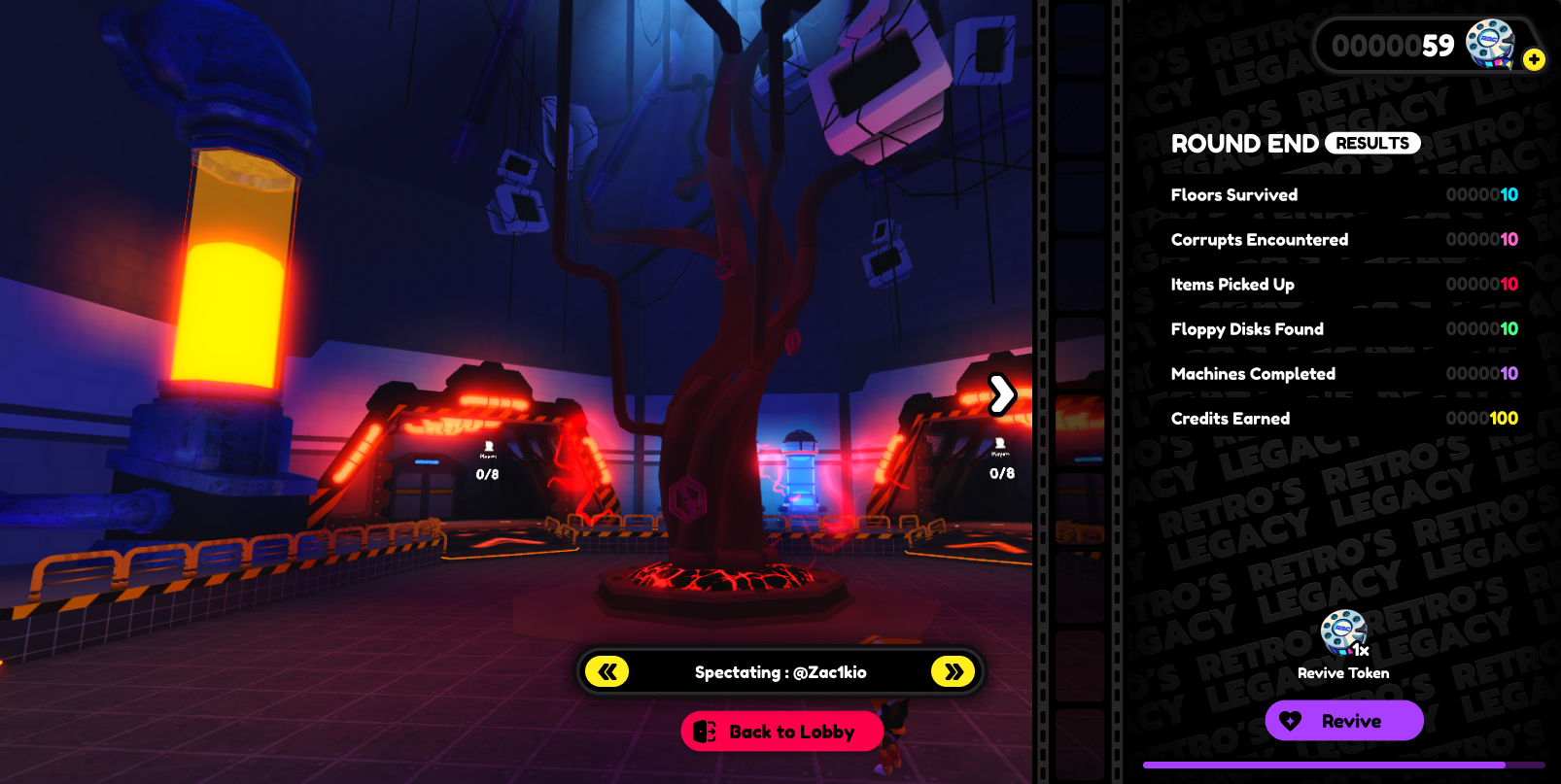Spectate the next player
The height and width of the screenshot is (784, 1561).
coord(953,671)
